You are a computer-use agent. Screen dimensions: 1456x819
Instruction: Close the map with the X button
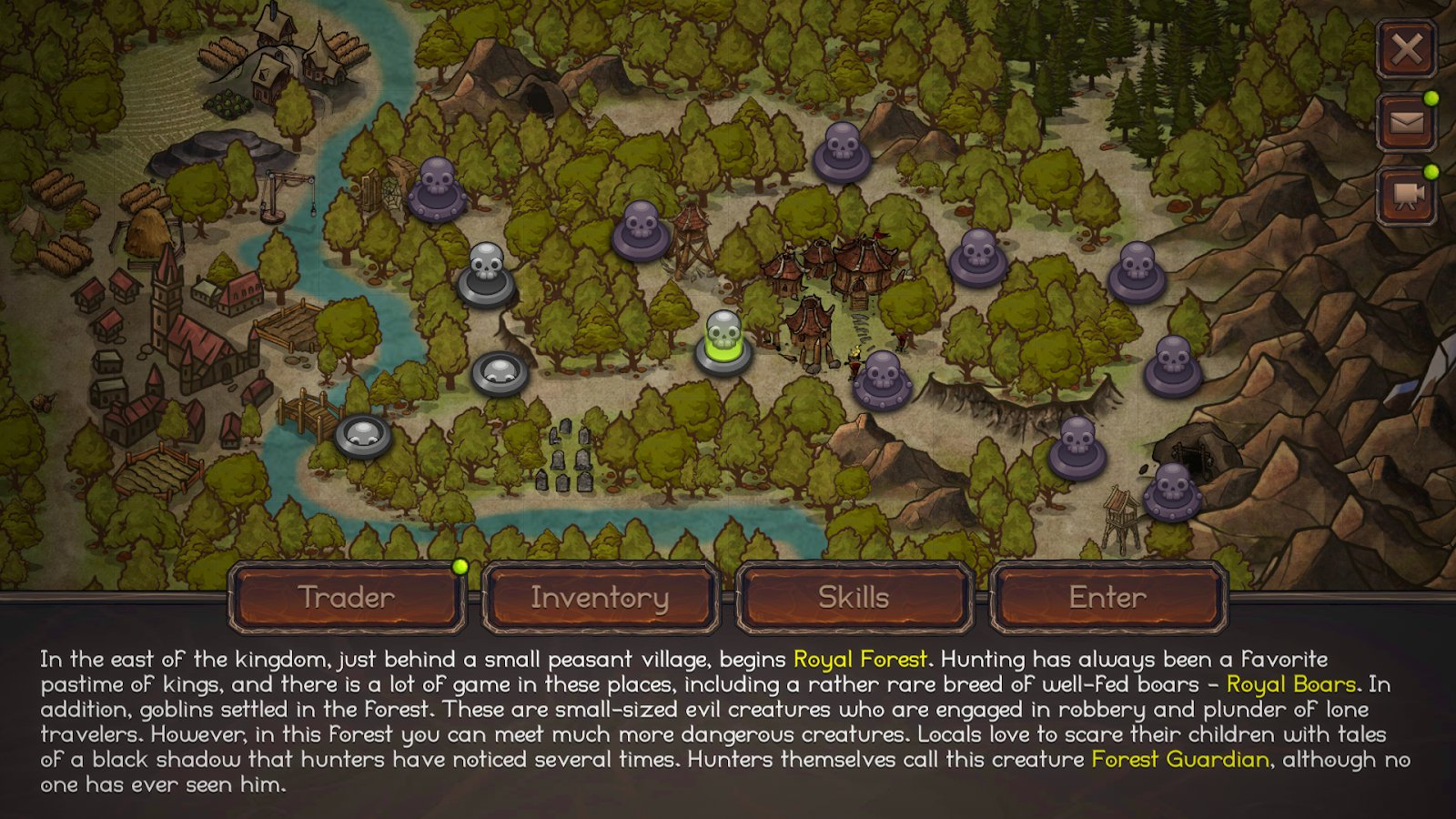[1406, 49]
